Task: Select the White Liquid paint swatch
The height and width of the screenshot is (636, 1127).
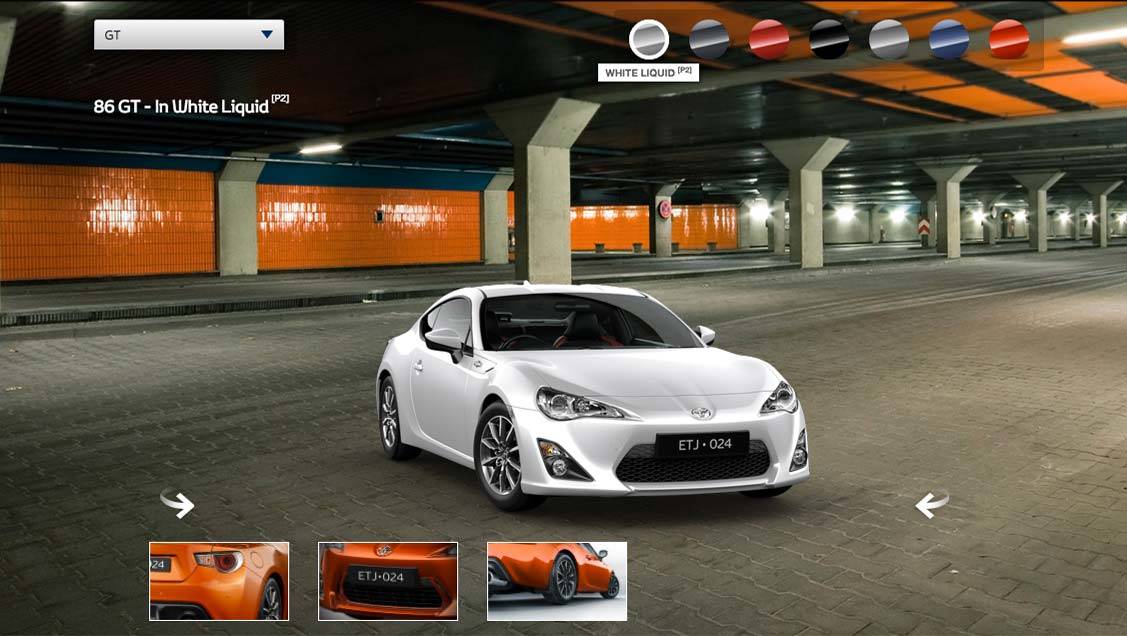Action: pos(648,40)
